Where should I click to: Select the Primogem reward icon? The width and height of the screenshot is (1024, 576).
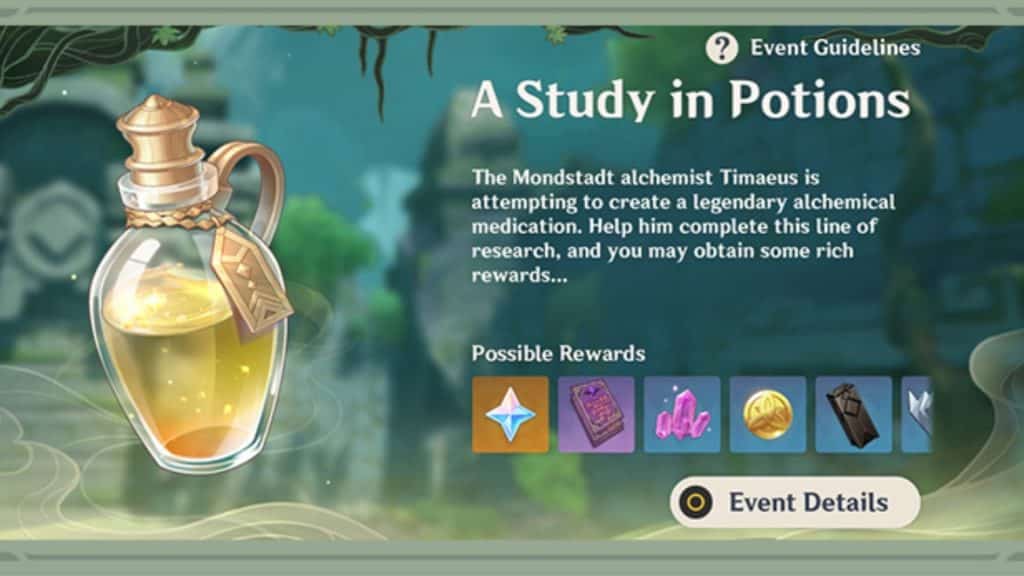(510, 414)
